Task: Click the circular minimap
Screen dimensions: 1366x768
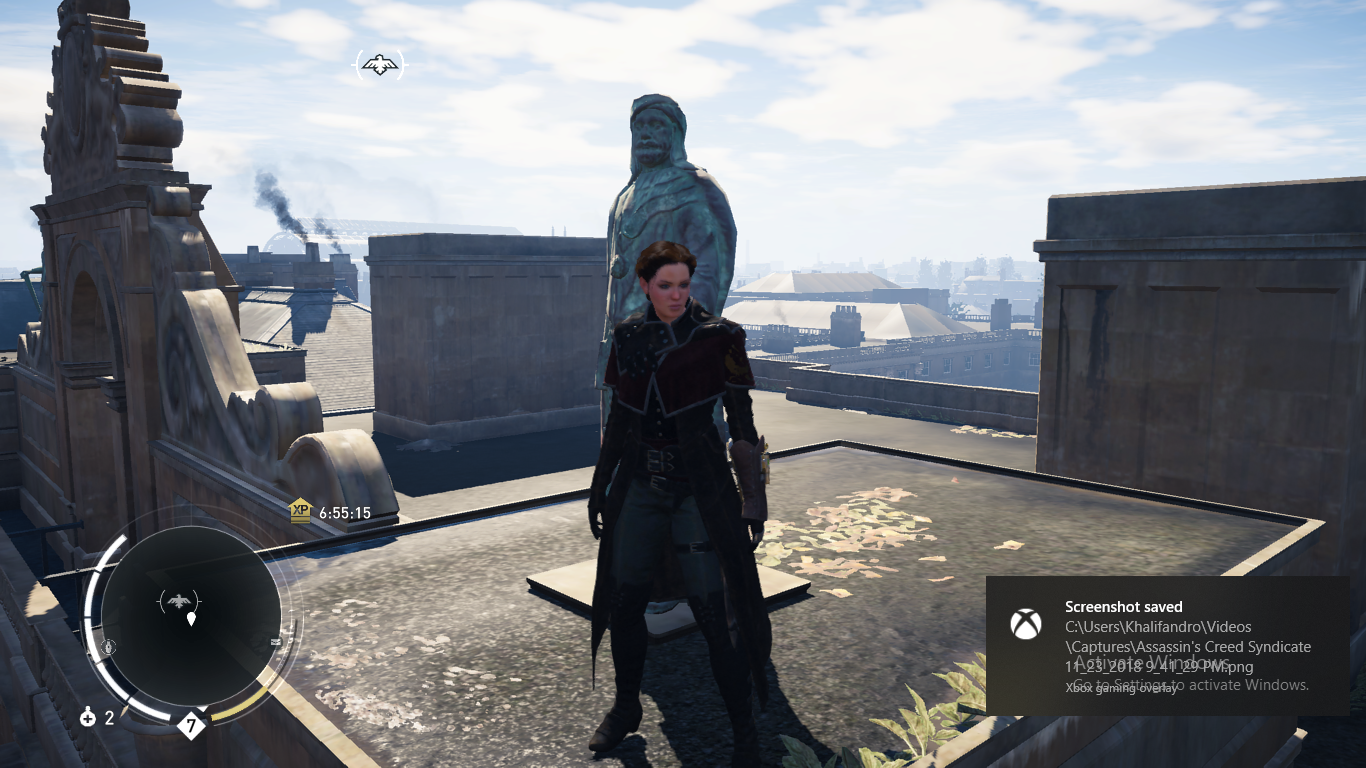Action: pos(190,616)
